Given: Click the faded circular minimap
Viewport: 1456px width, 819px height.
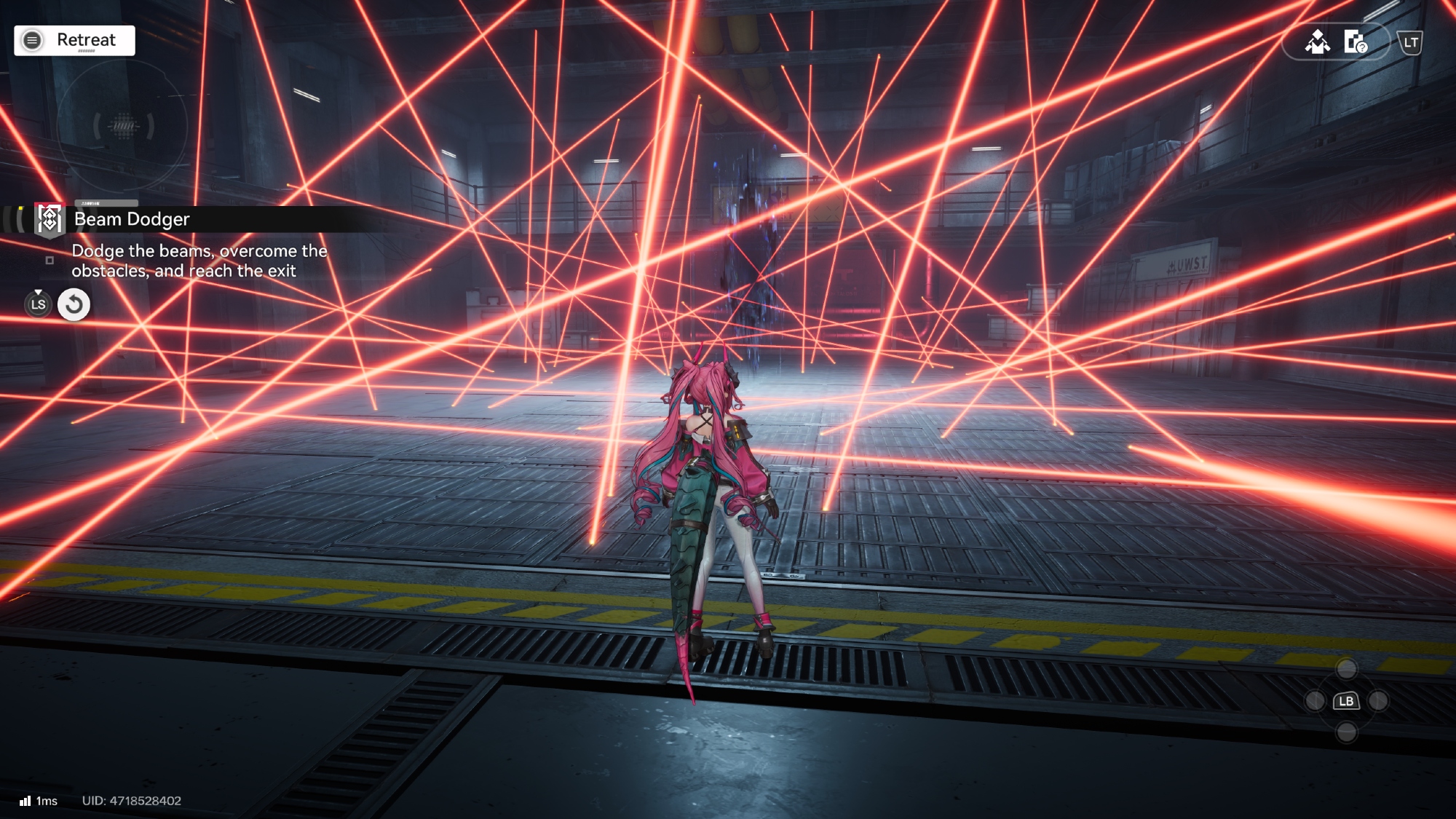Looking at the screenshot, I should [123, 126].
